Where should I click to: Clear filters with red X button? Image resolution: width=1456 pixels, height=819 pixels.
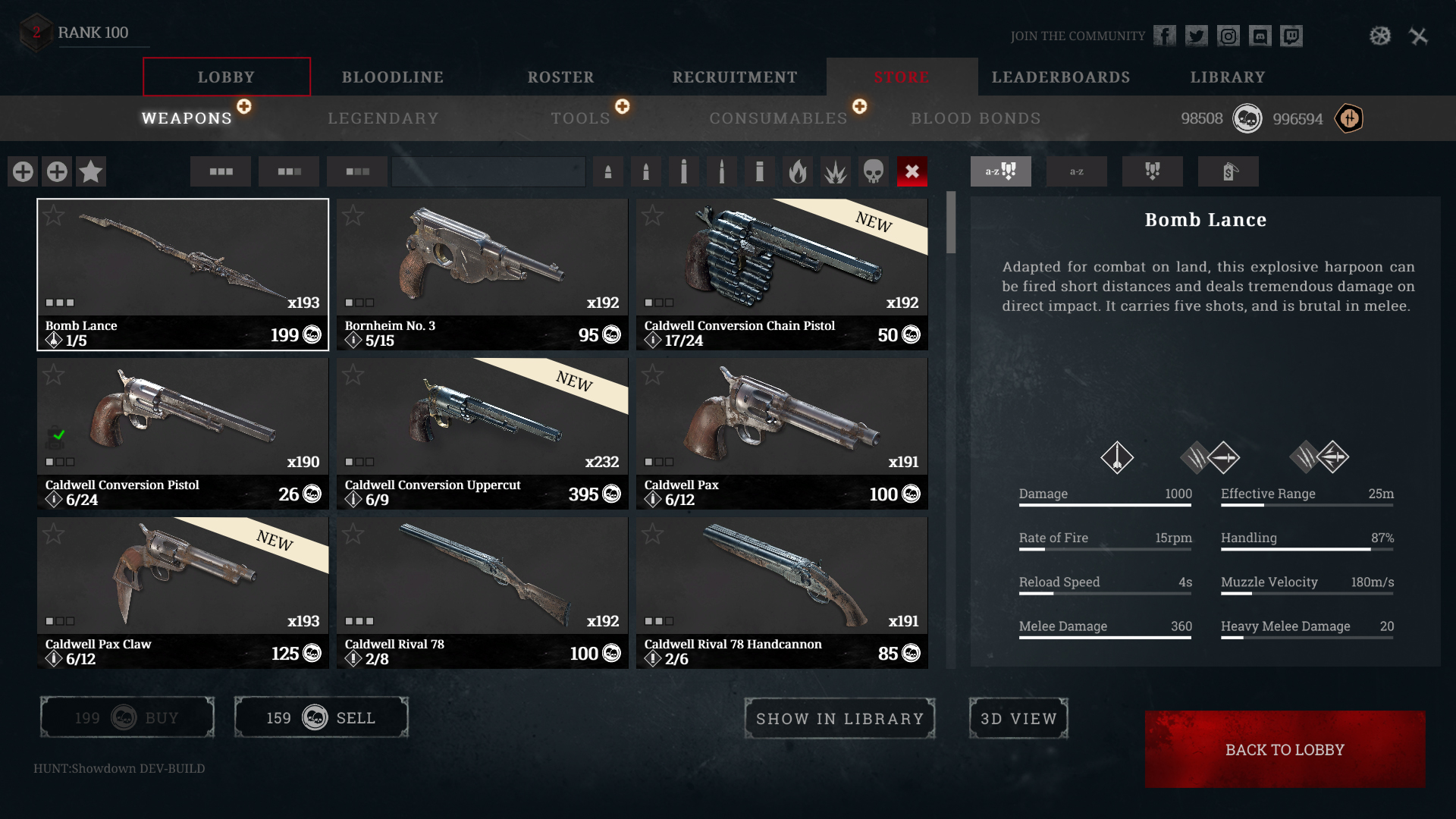(x=912, y=171)
